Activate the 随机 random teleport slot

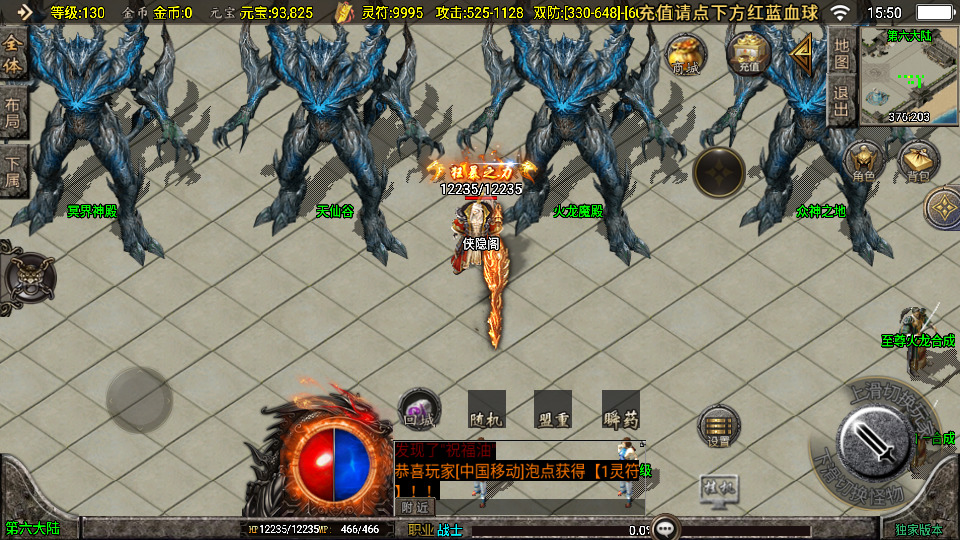(x=487, y=409)
